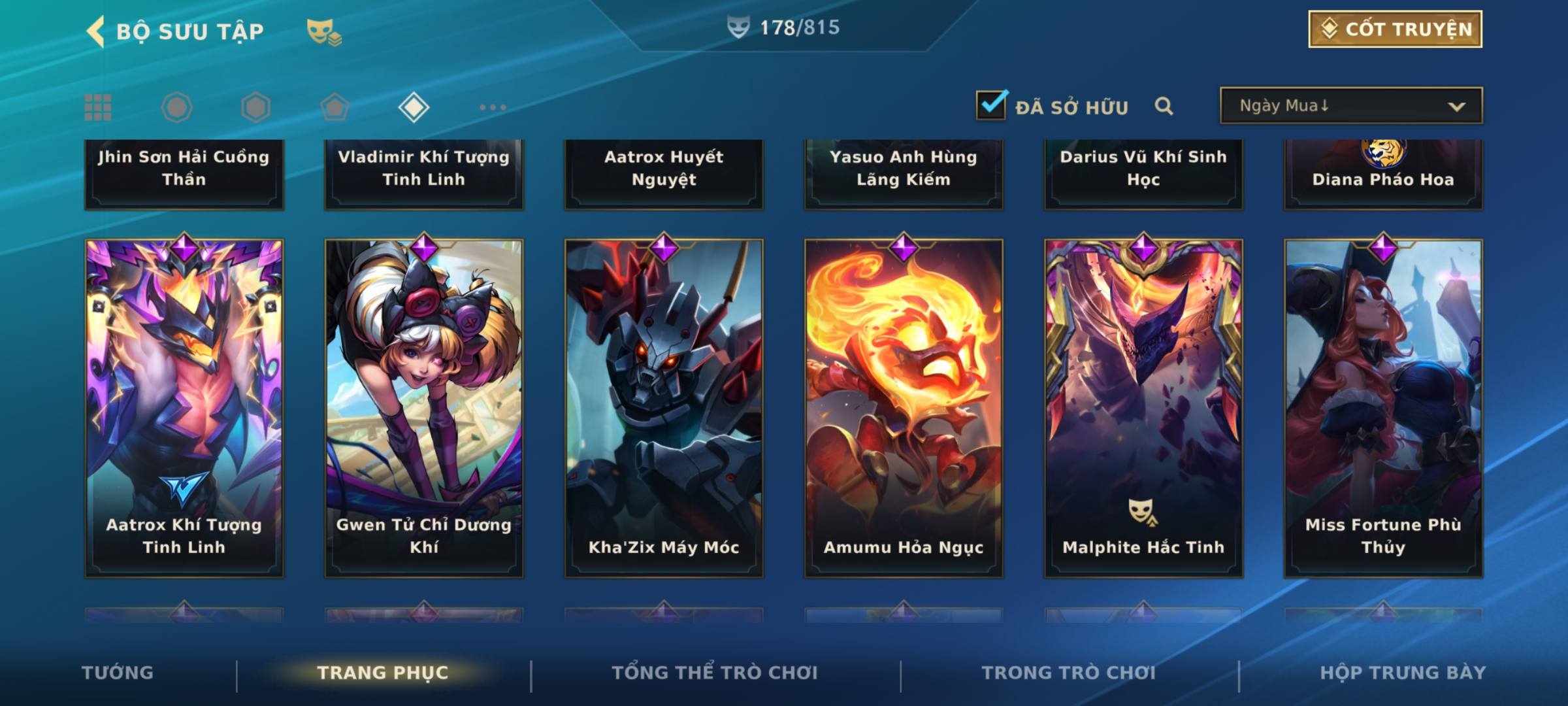Select the grid all-skins filter icon
This screenshot has height=706, width=1568.
(98, 107)
